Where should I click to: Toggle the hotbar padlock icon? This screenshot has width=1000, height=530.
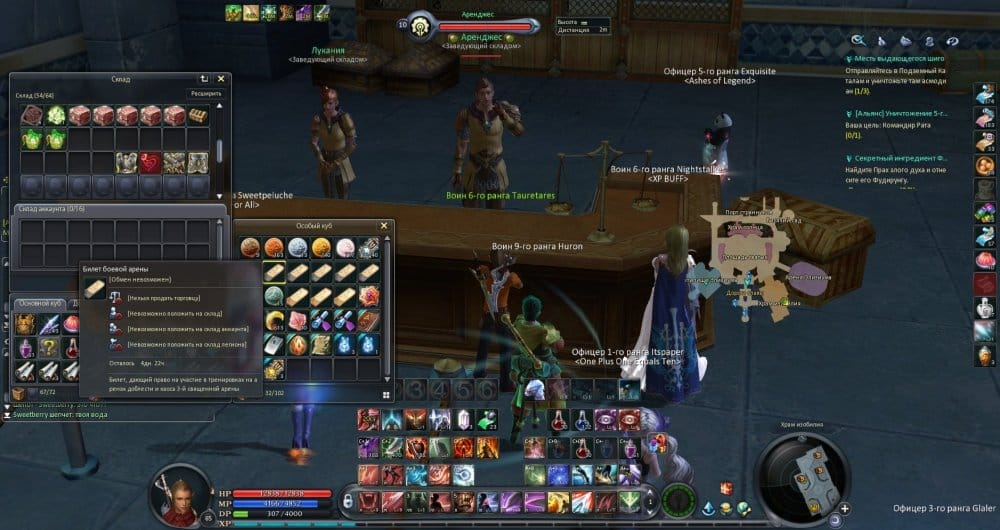(347, 498)
